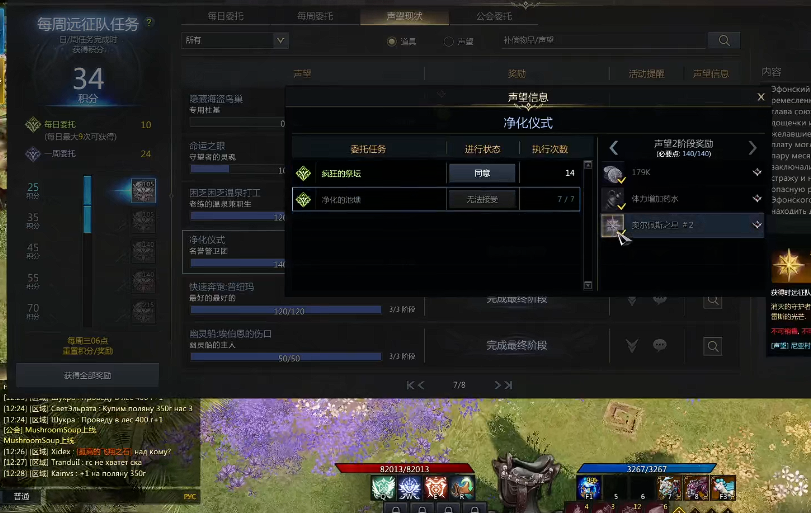Screen dimensions: 811x513
Task: Open the 普通 chat channel selector
Action: coord(22,497)
